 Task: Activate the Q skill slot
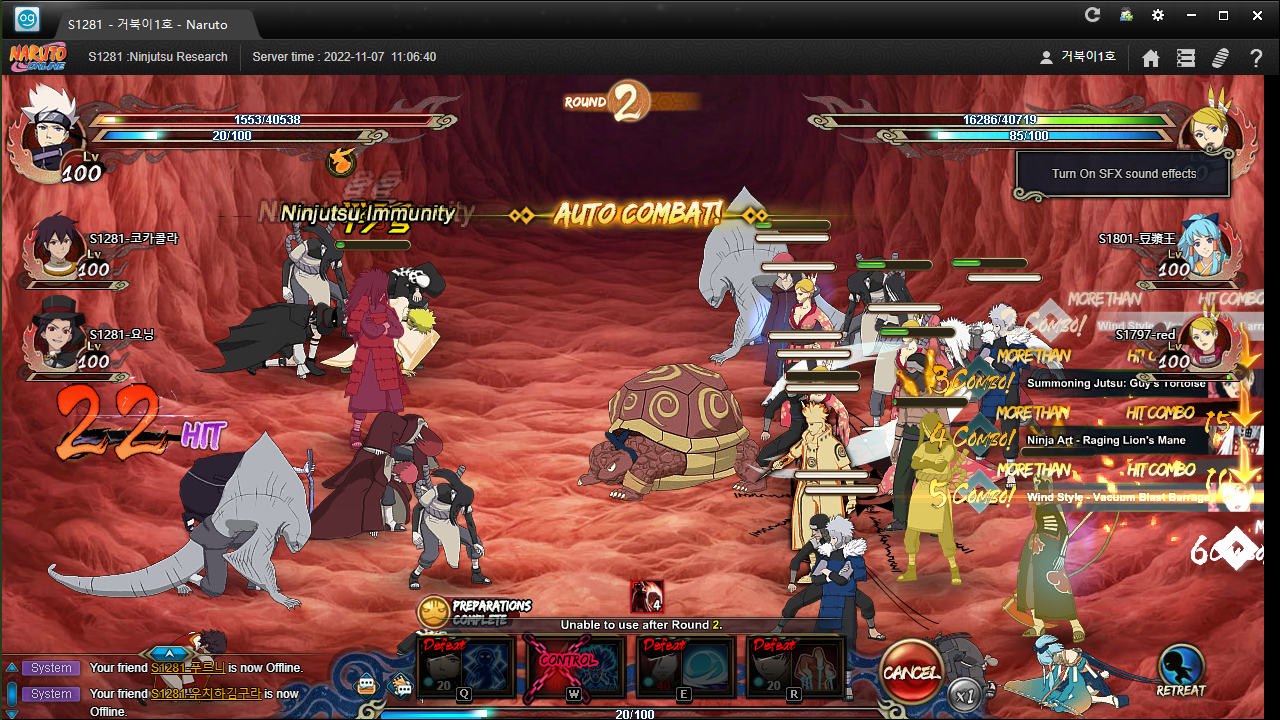point(466,667)
